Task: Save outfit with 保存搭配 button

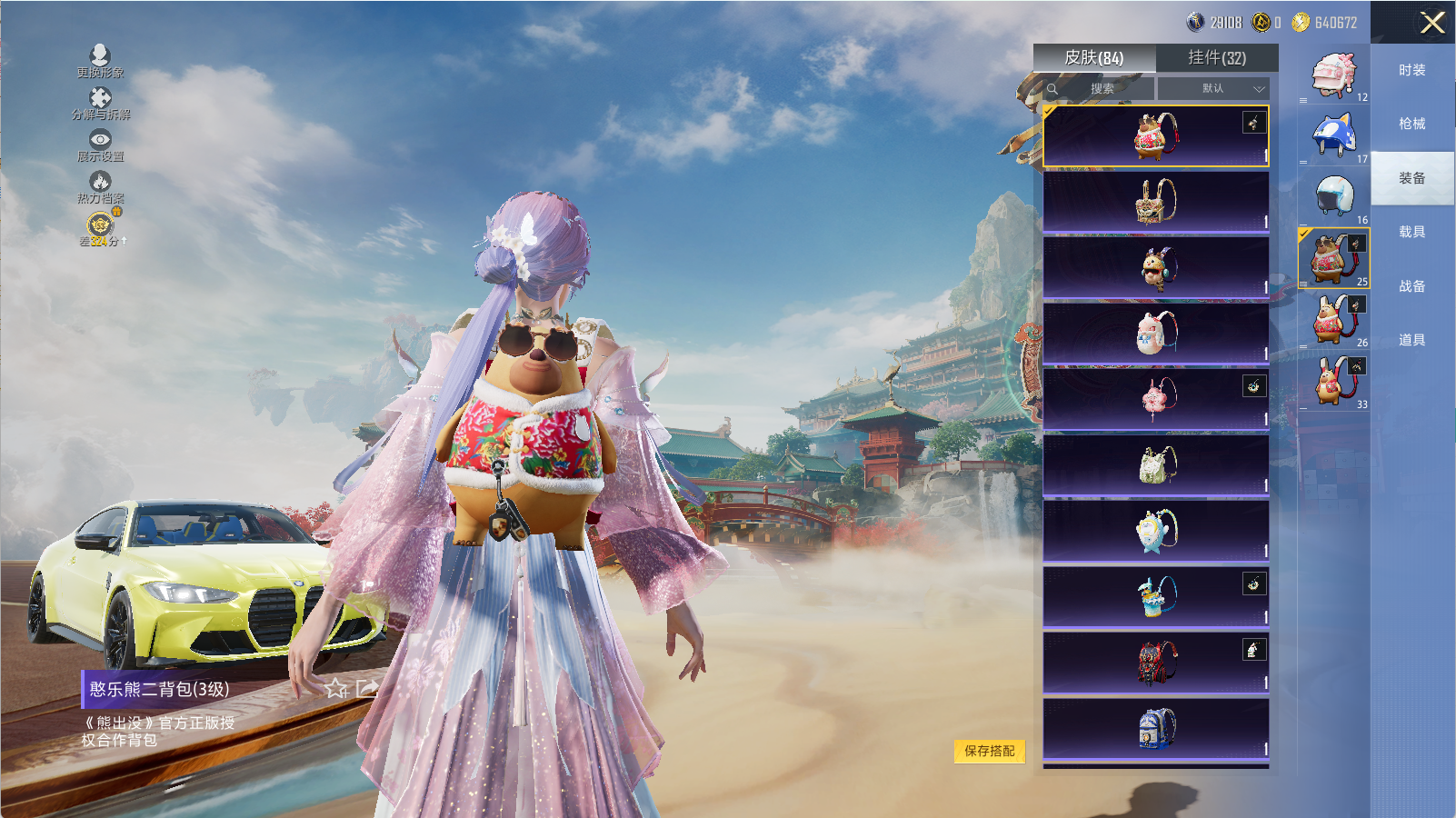Action: tap(989, 751)
